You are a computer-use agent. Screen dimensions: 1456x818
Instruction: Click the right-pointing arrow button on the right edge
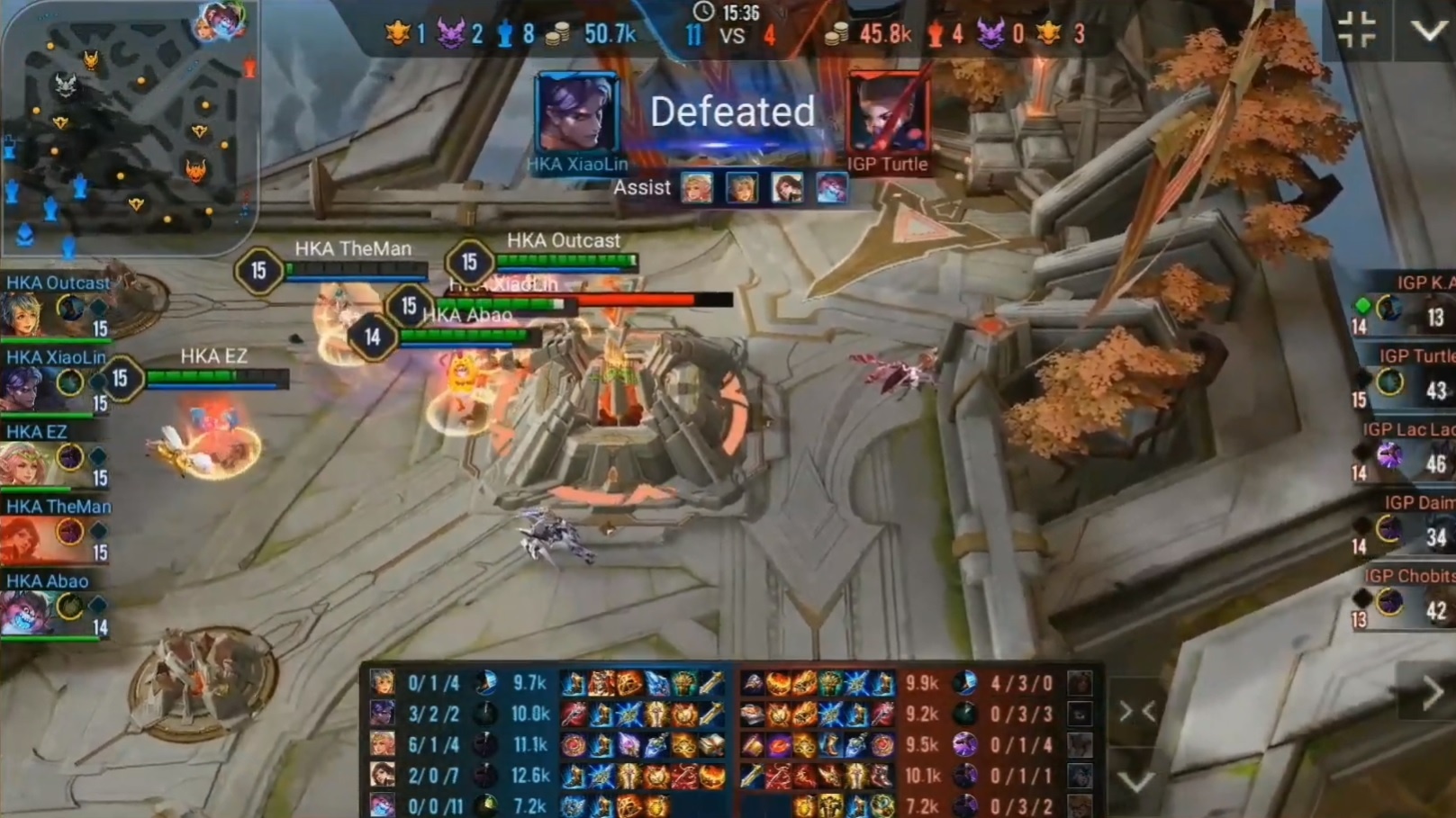(x=1433, y=692)
